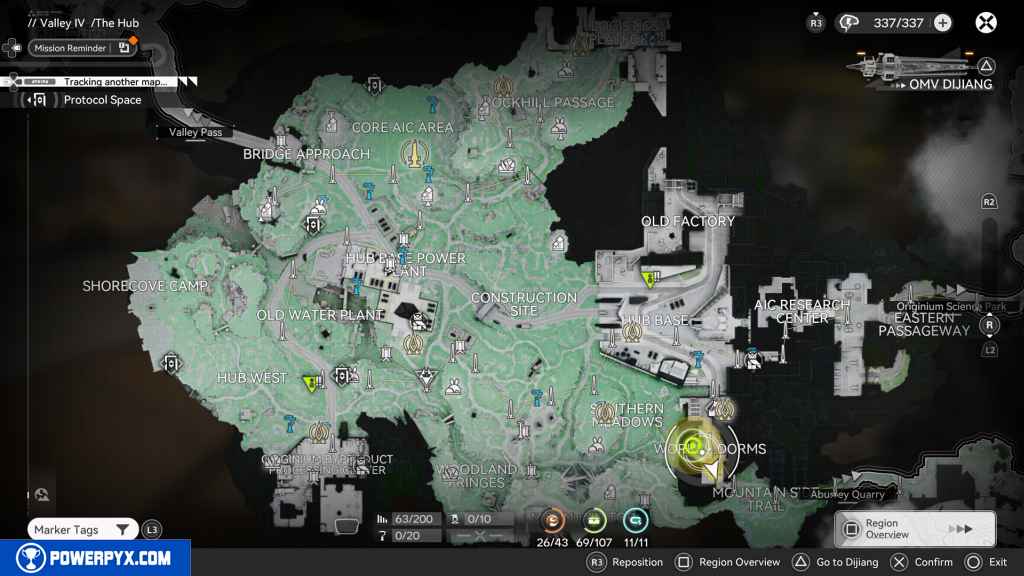Select the Protocol Space entry
1024x576 pixels.
pyautogui.click(x=102, y=100)
